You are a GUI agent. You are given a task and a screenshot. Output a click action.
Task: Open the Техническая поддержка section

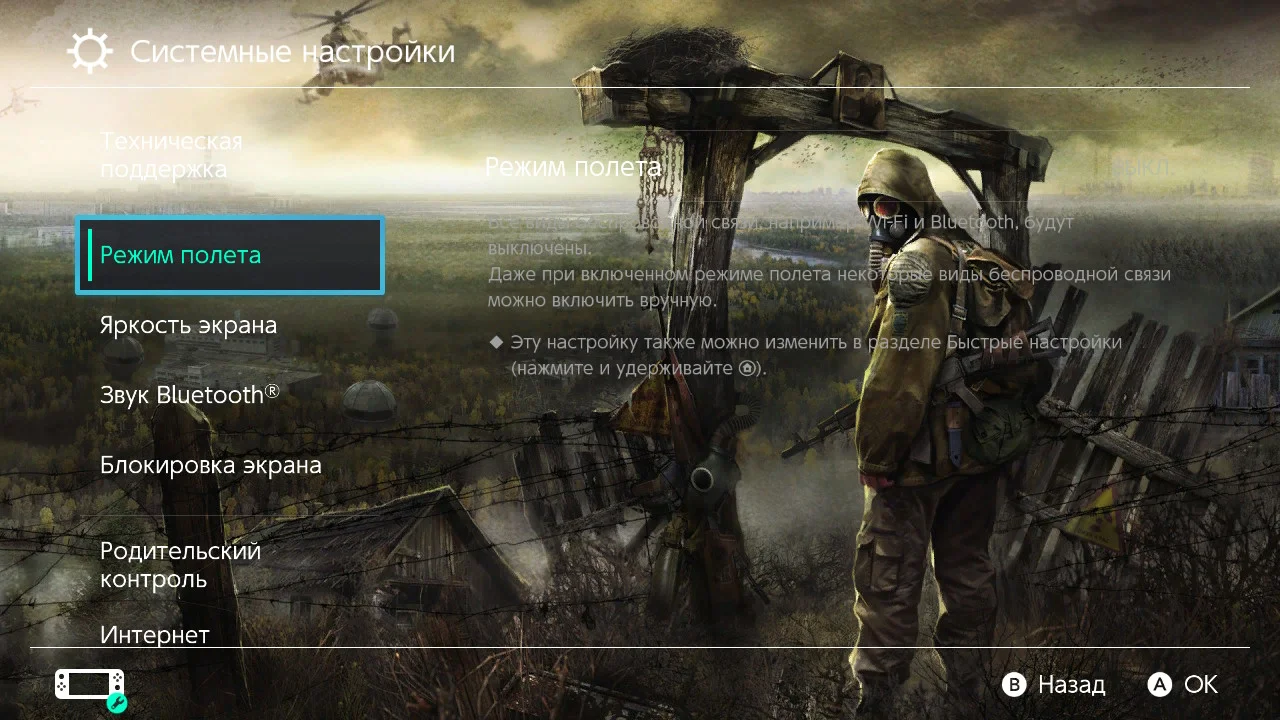coord(171,155)
